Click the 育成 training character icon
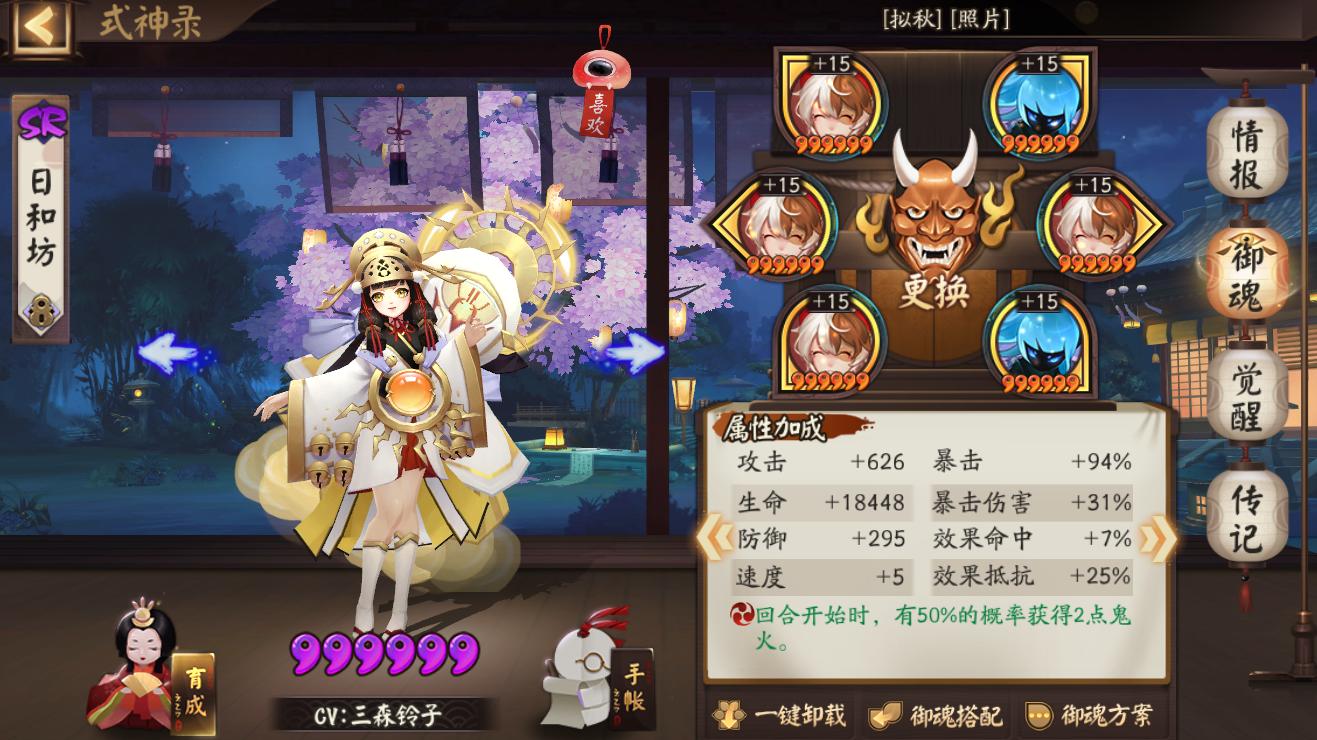Viewport: 1317px width, 740px height. (135, 675)
